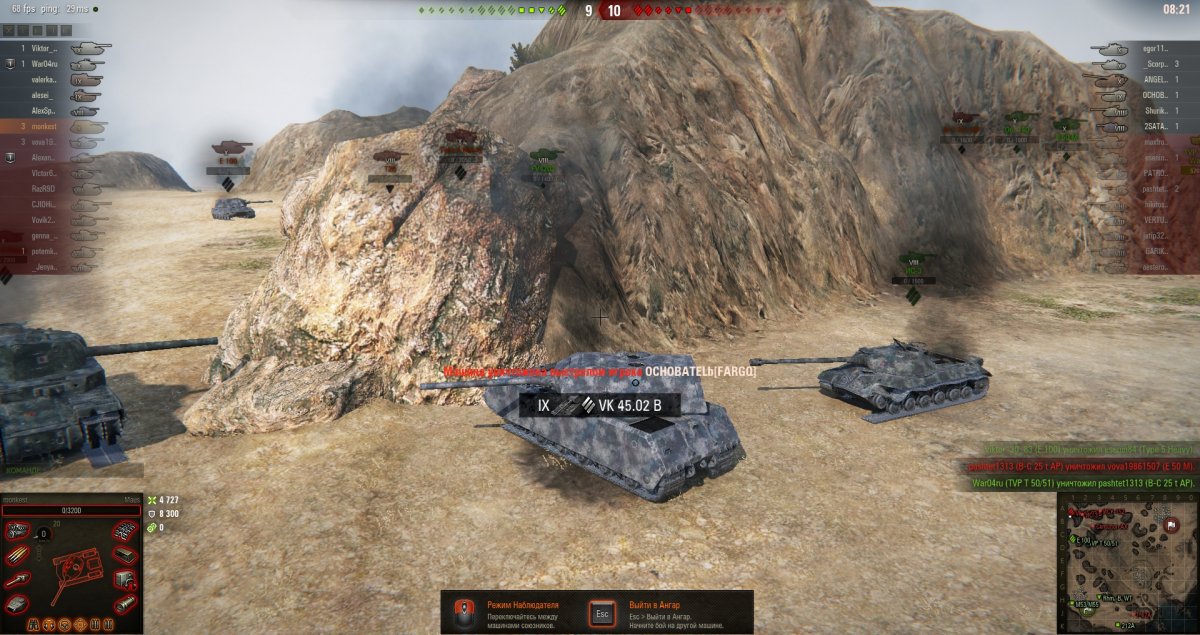Click the VK 45.02 B vehicle marker label
This screenshot has width=1200, height=635.
[x=598, y=405]
